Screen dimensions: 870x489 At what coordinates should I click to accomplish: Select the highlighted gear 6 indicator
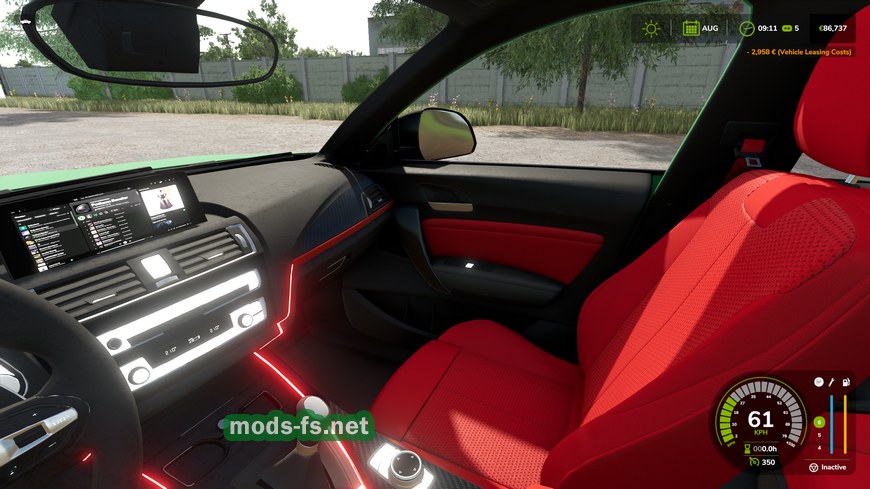pyautogui.click(x=819, y=422)
